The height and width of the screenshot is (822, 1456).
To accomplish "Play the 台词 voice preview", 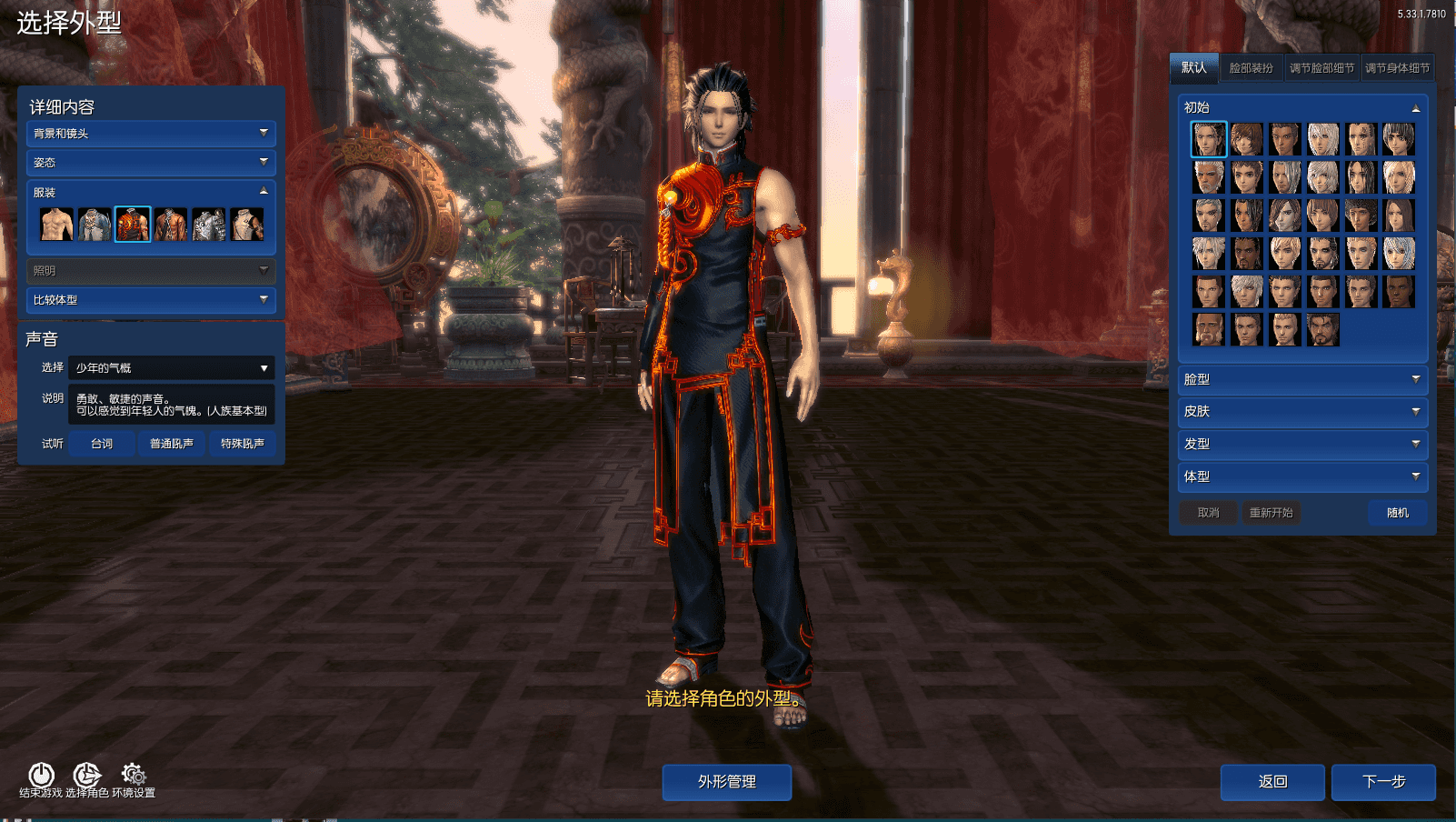I will tap(101, 444).
